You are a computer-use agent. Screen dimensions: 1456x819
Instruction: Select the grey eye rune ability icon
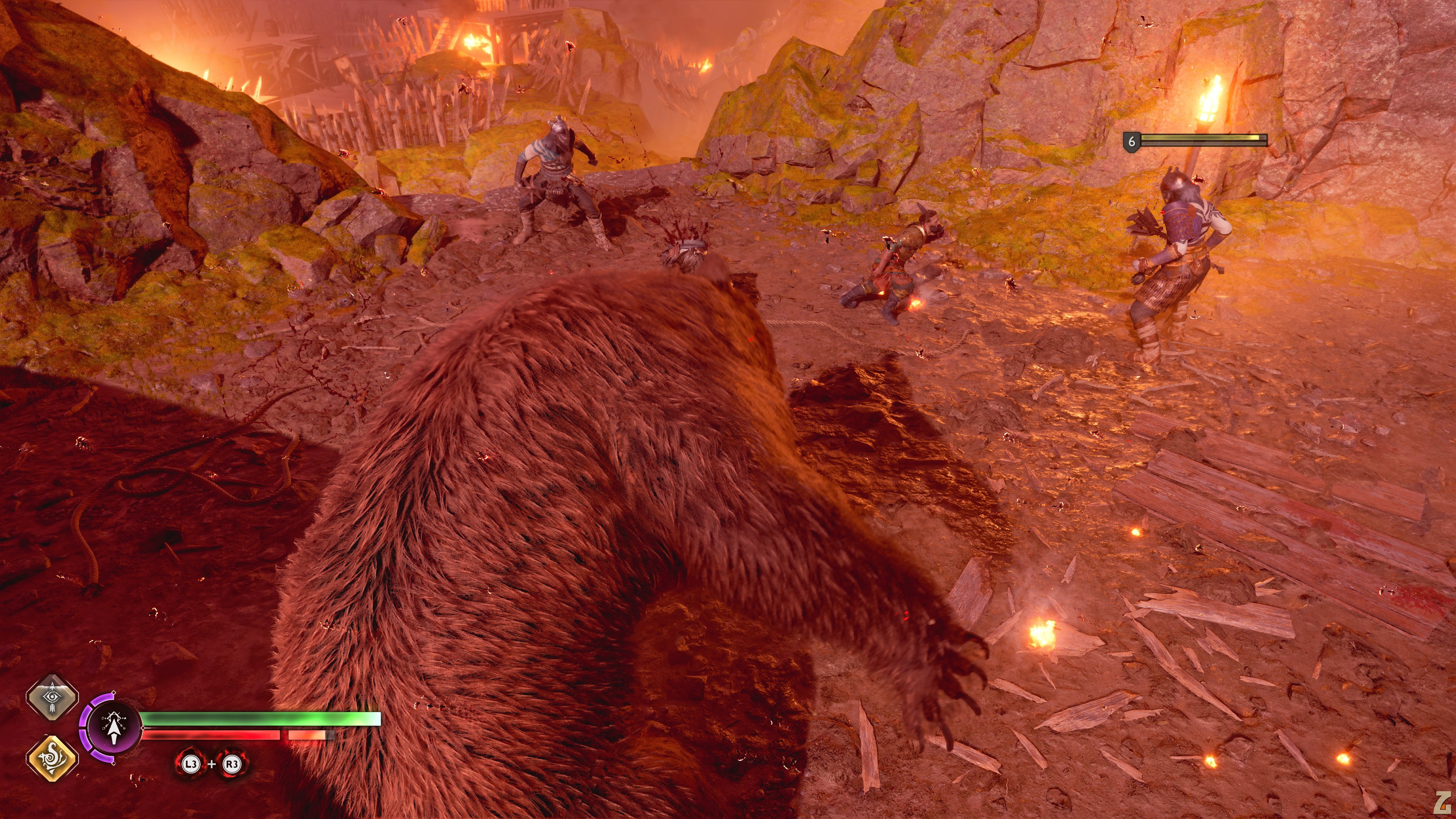52,698
